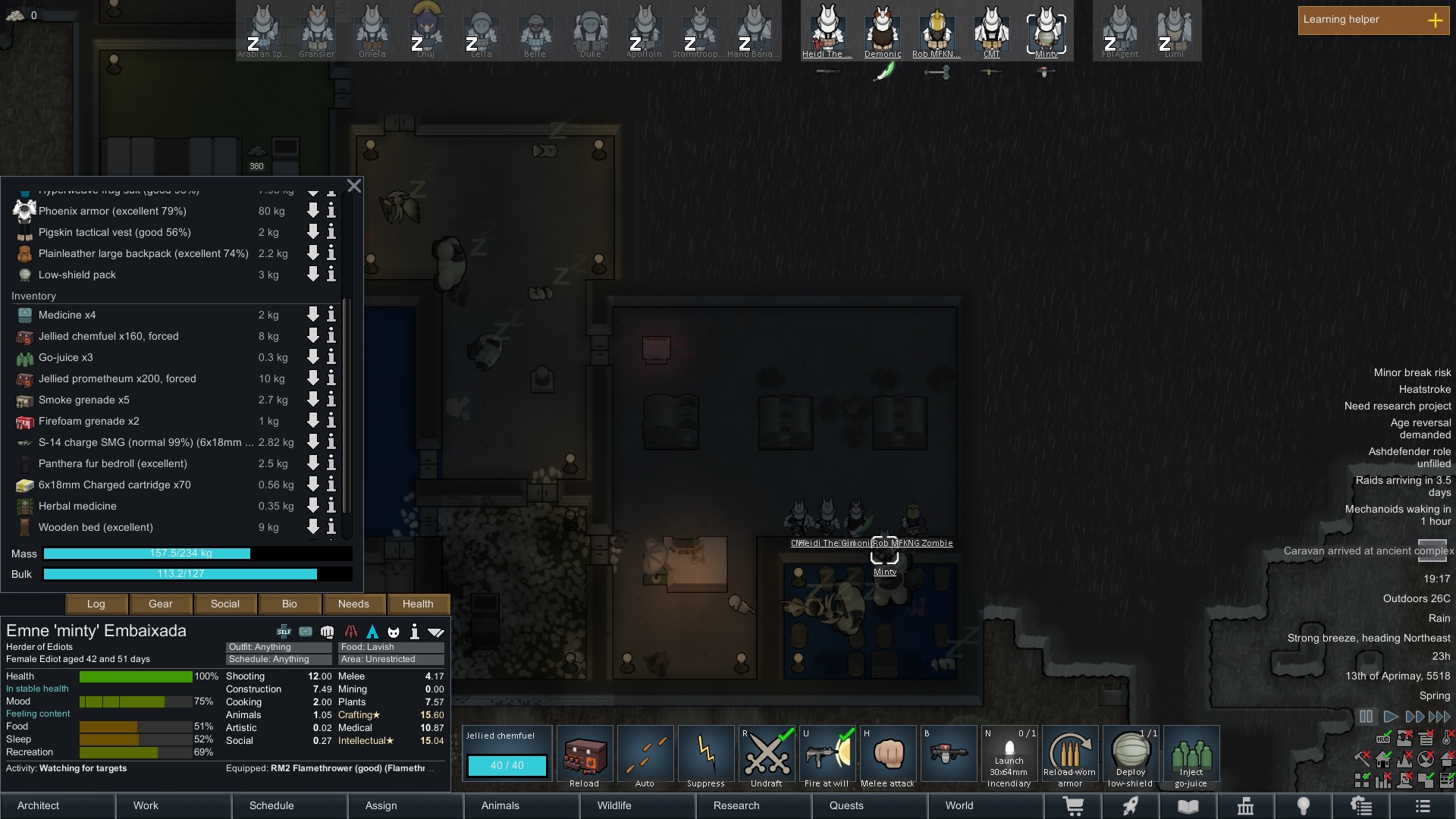Screen dimensions: 1456x819
Task: Activate the Reload chemfuel command
Action: point(585,756)
